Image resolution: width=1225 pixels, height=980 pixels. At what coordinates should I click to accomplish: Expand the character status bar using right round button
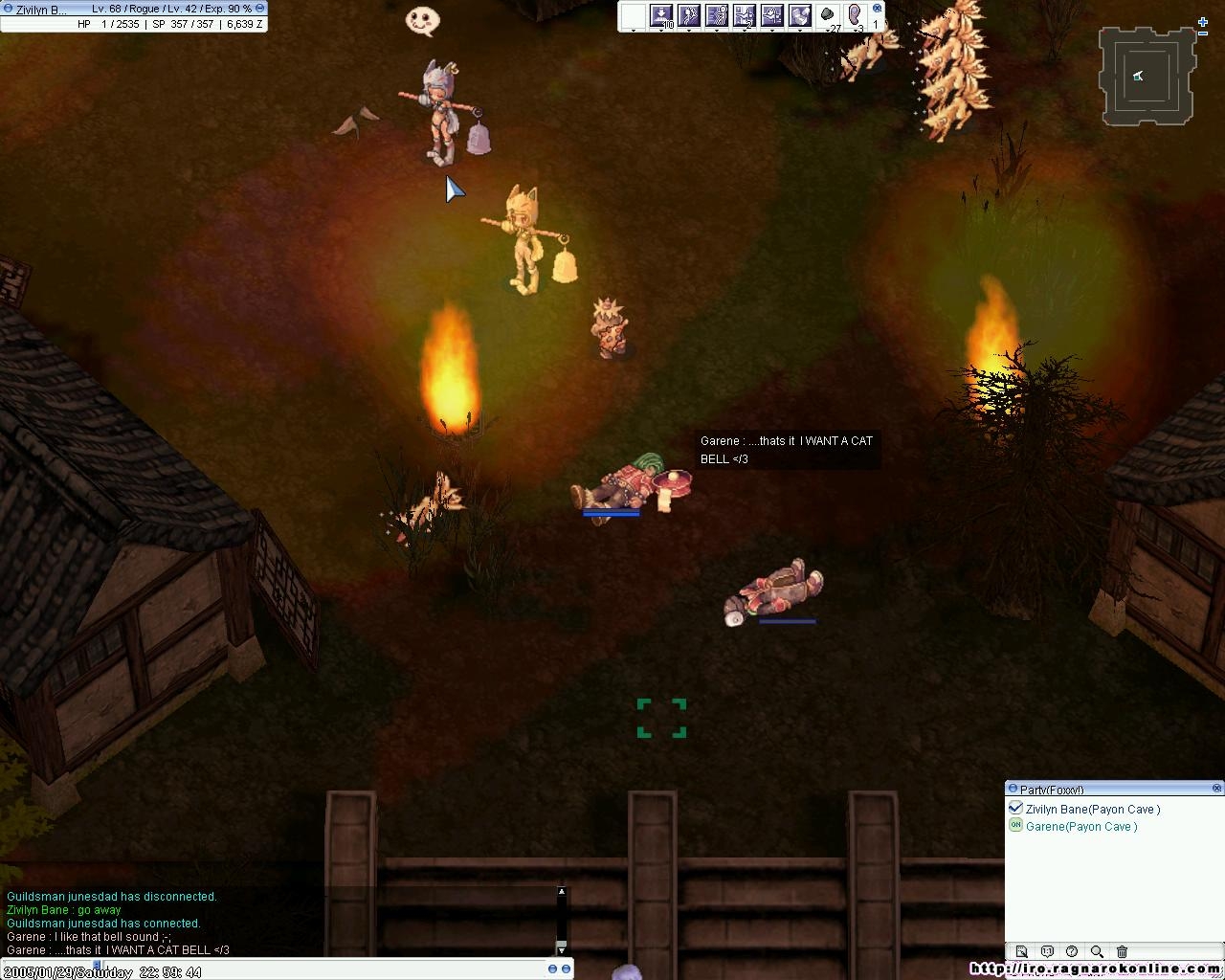pos(259,8)
